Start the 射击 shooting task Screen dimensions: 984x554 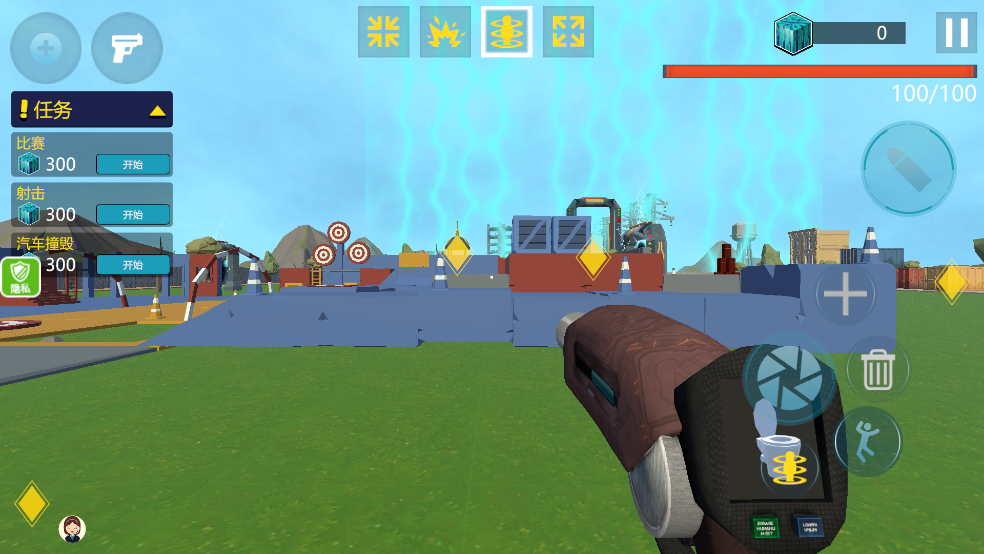click(133, 214)
